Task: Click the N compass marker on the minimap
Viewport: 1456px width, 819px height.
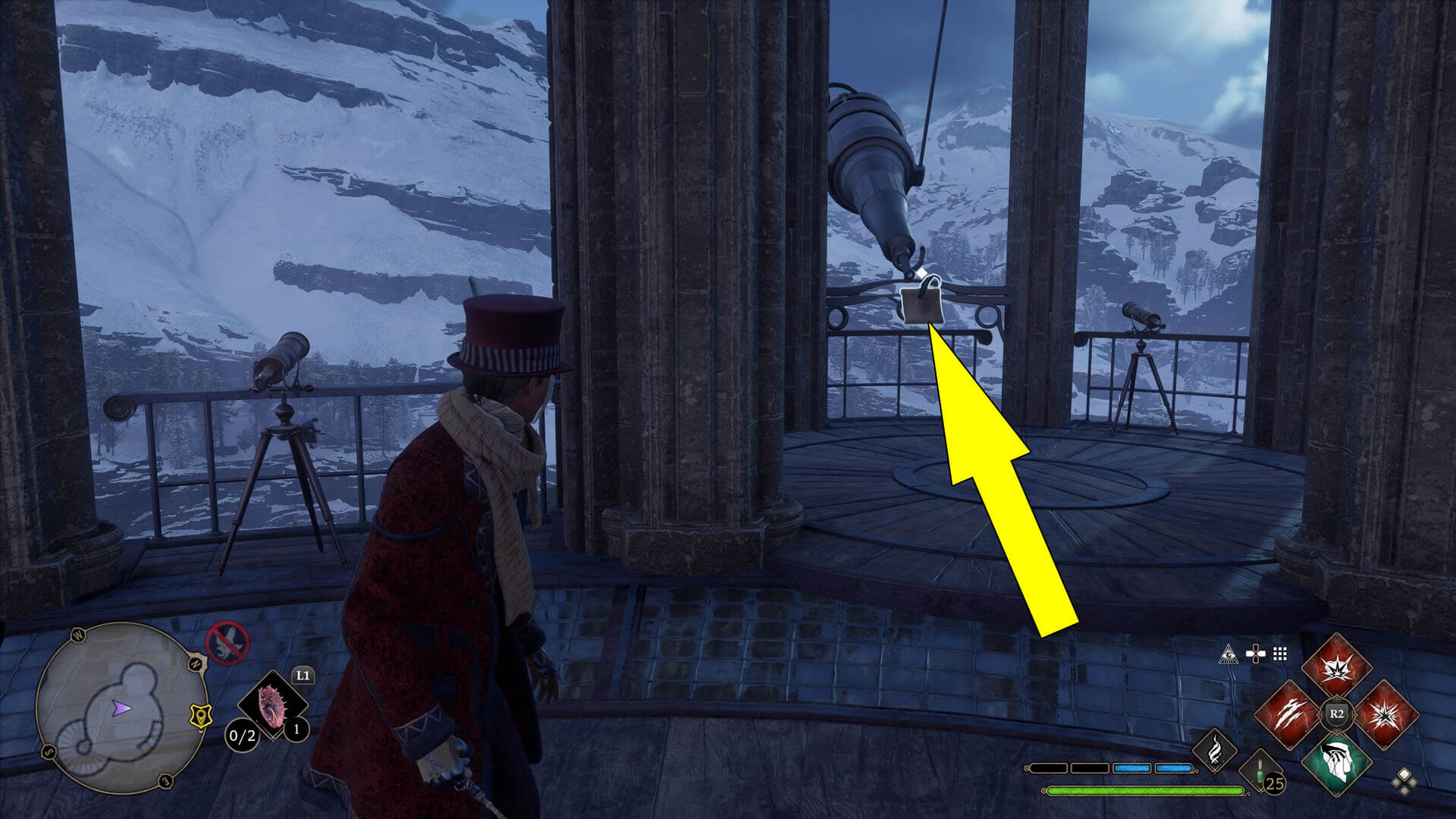Action: pyautogui.click(x=196, y=663)
